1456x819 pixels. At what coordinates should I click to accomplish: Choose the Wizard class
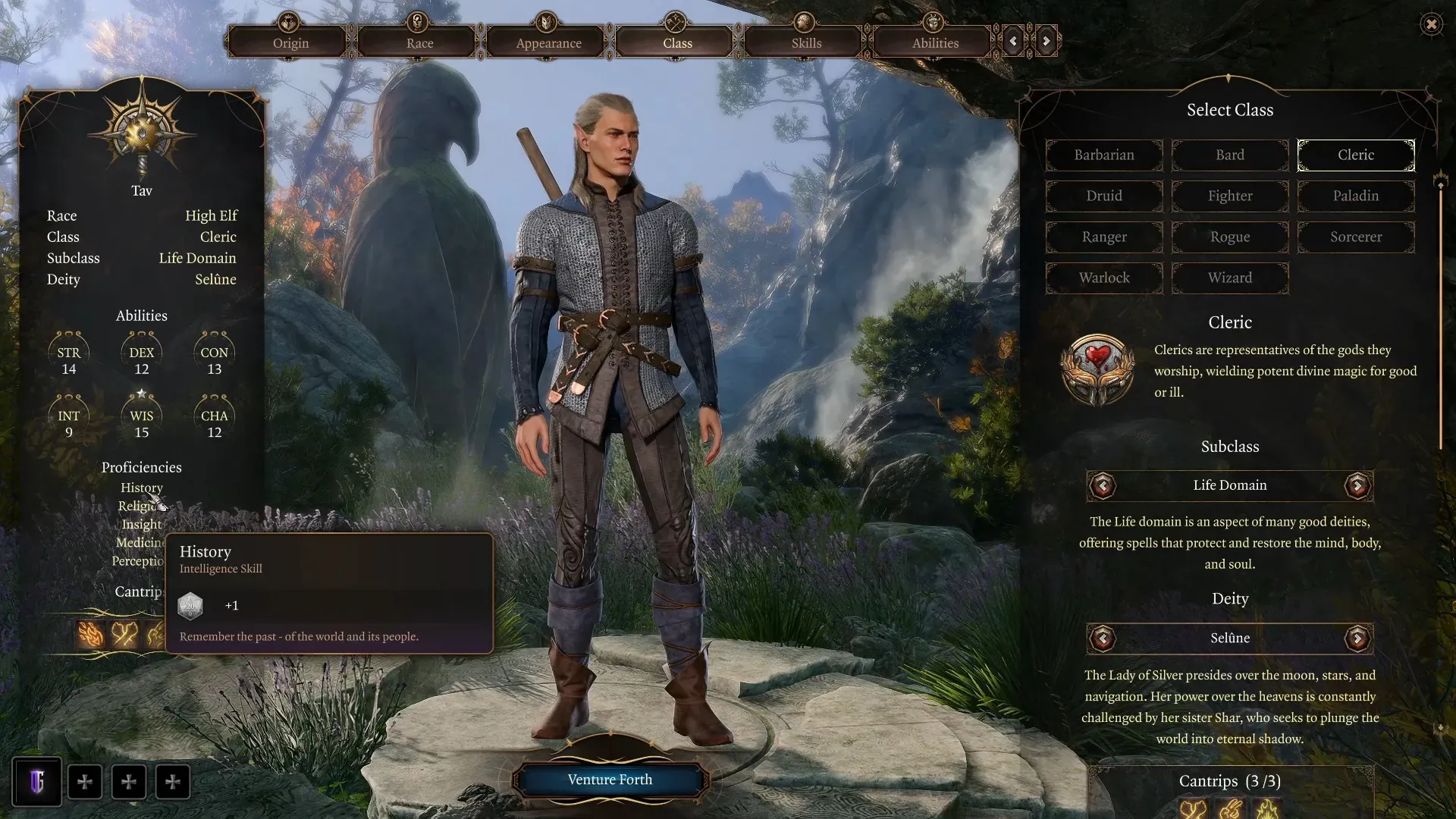coord(1229,278)
